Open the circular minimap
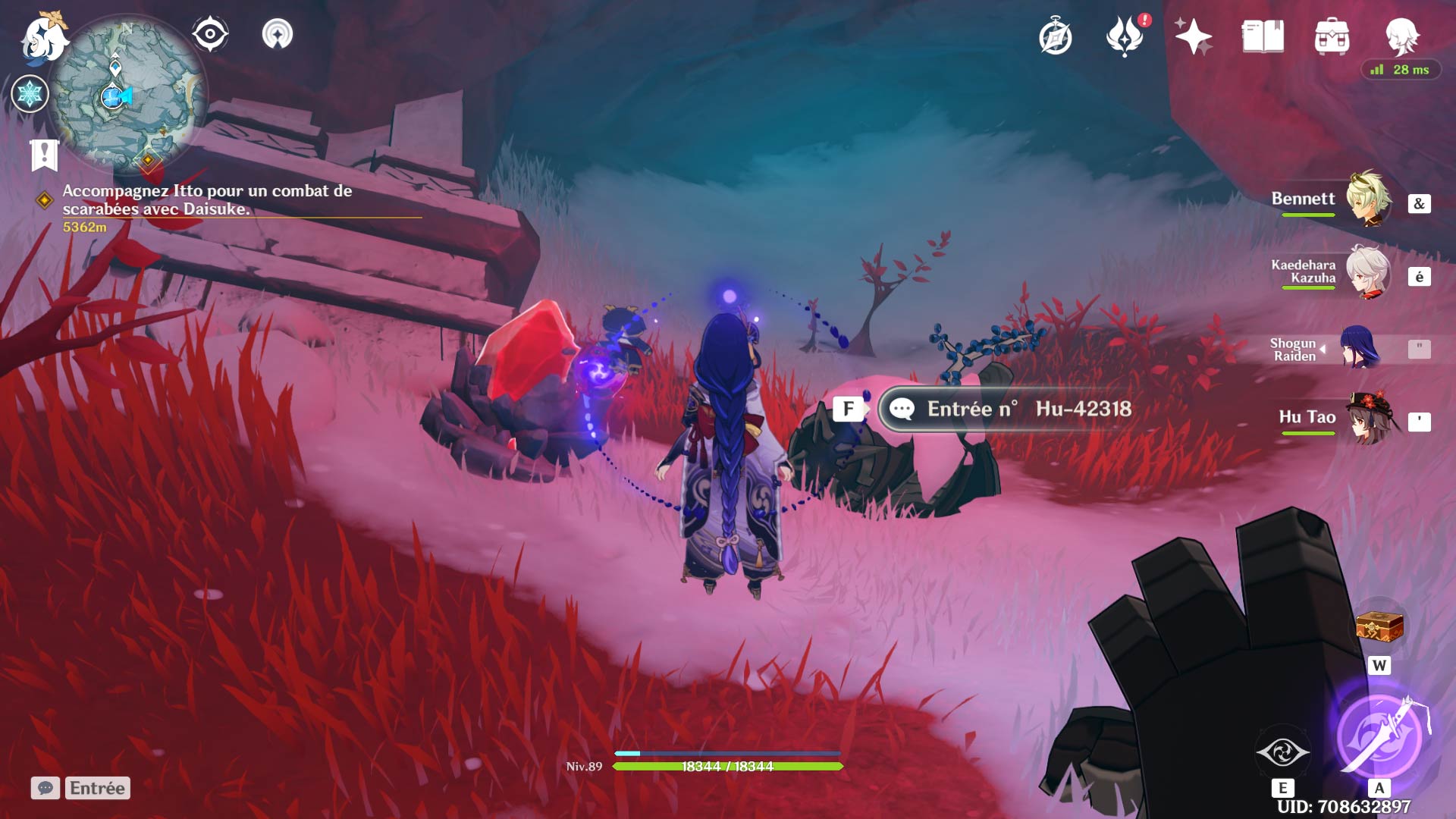The image size is (1456, 819). click(127, 95)
